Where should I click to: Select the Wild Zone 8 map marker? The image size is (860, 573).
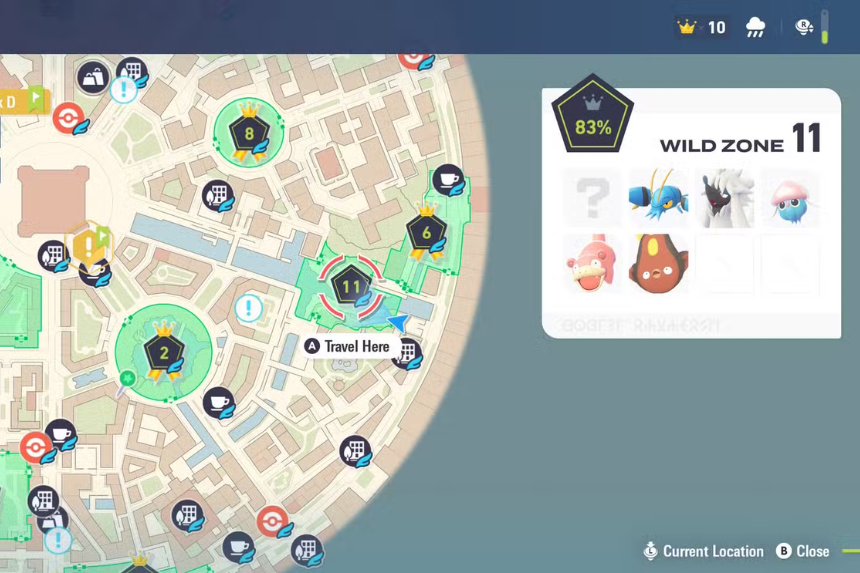point(249,133)
